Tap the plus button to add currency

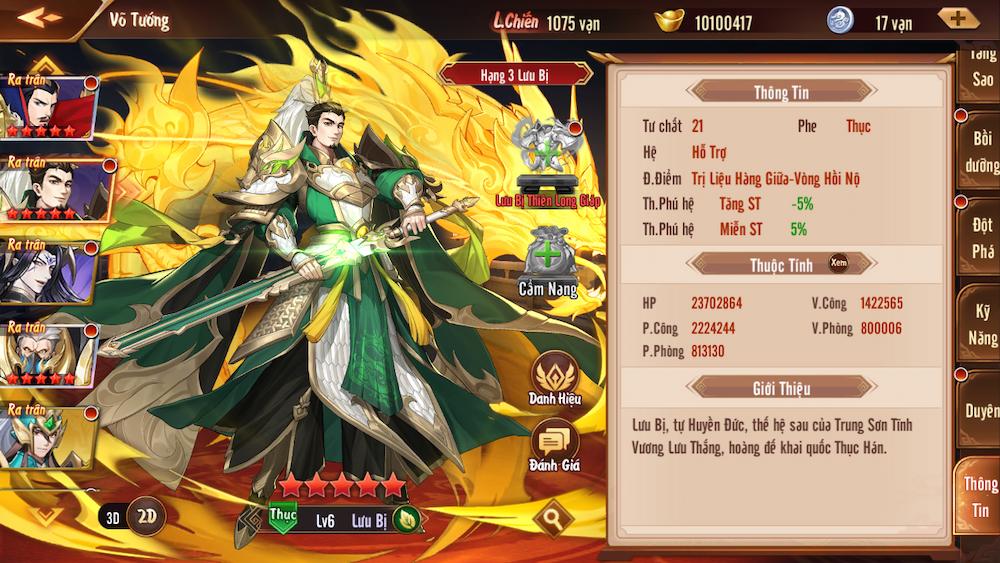(x=958, y=18)
